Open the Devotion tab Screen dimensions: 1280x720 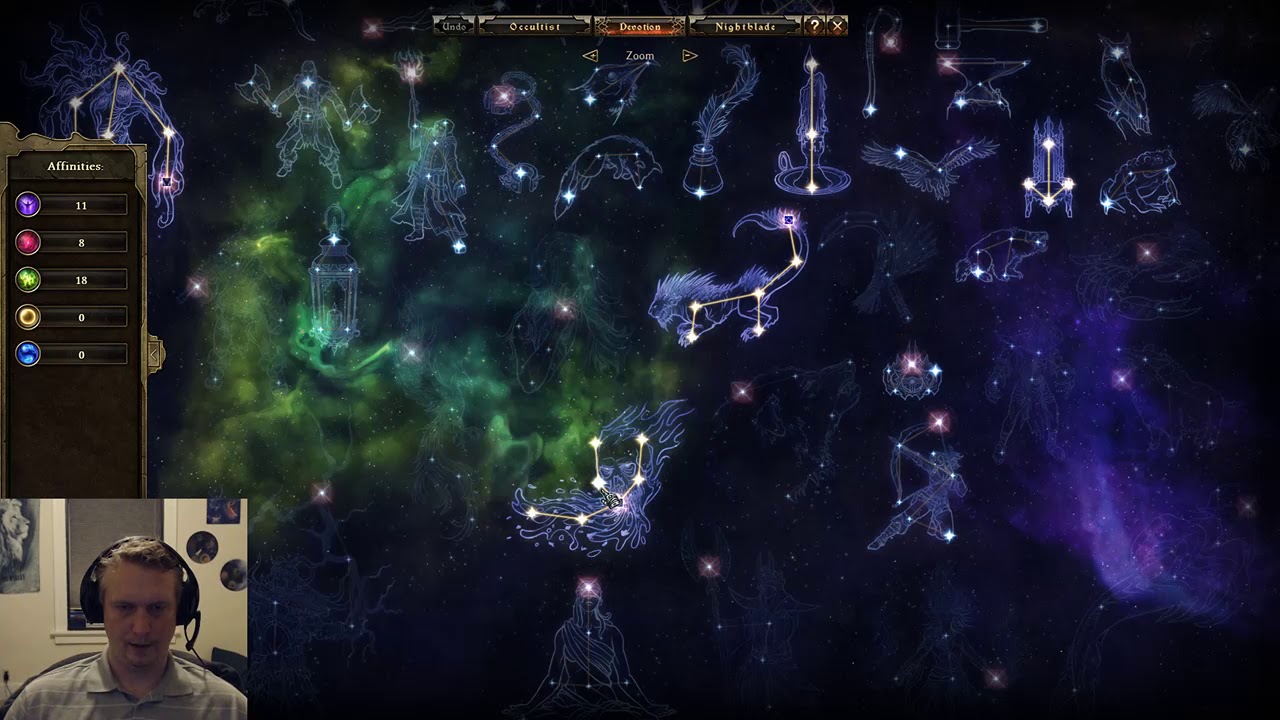point(640,26)
